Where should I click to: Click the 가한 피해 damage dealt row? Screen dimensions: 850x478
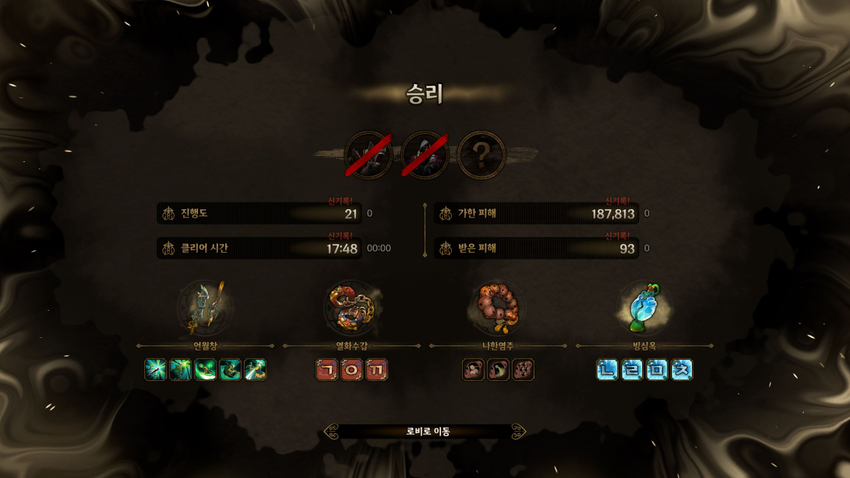(538, 214)
